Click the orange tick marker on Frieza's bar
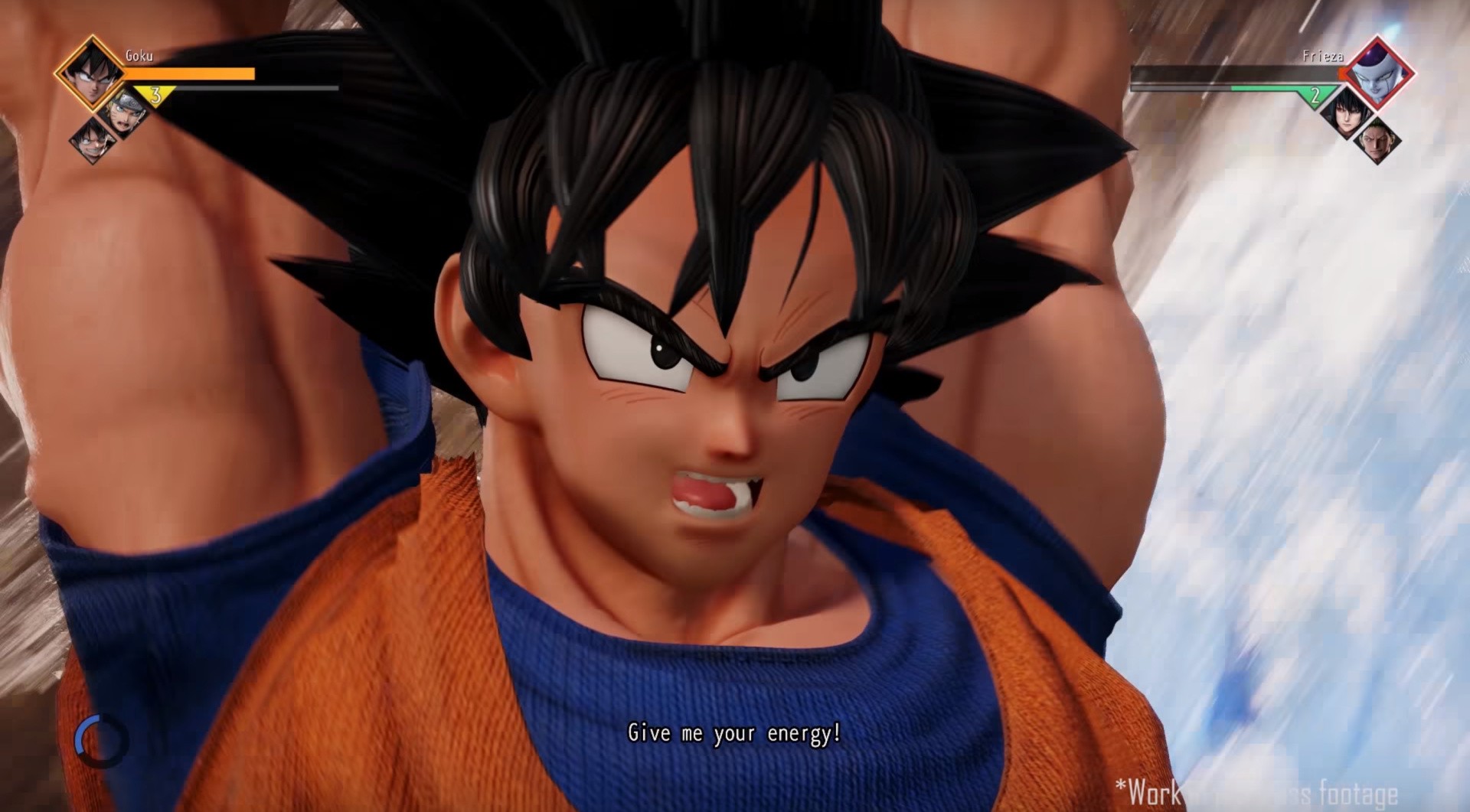Screen dimensions: 1470x812 pyautogui.click(x=1341, y=74)
